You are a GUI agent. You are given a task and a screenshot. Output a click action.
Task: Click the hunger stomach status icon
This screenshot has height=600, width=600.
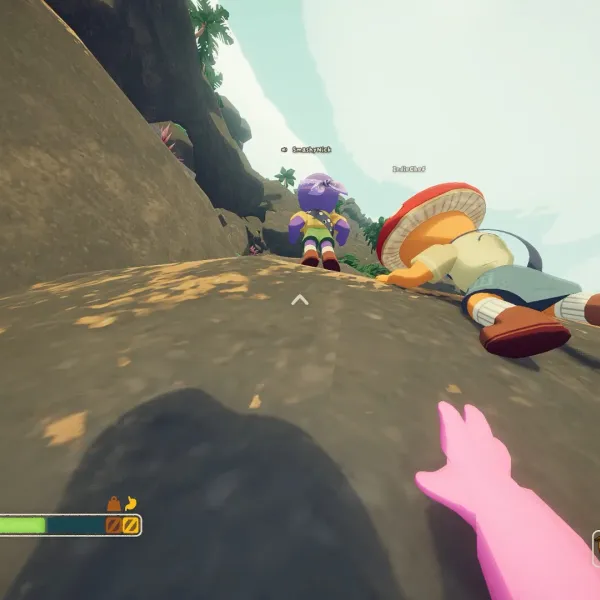click(130, 504)
